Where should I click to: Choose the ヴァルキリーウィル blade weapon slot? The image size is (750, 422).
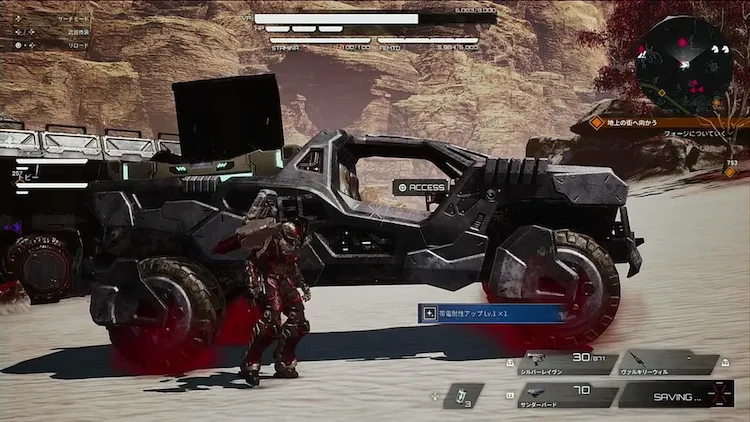tap(667, 362)
